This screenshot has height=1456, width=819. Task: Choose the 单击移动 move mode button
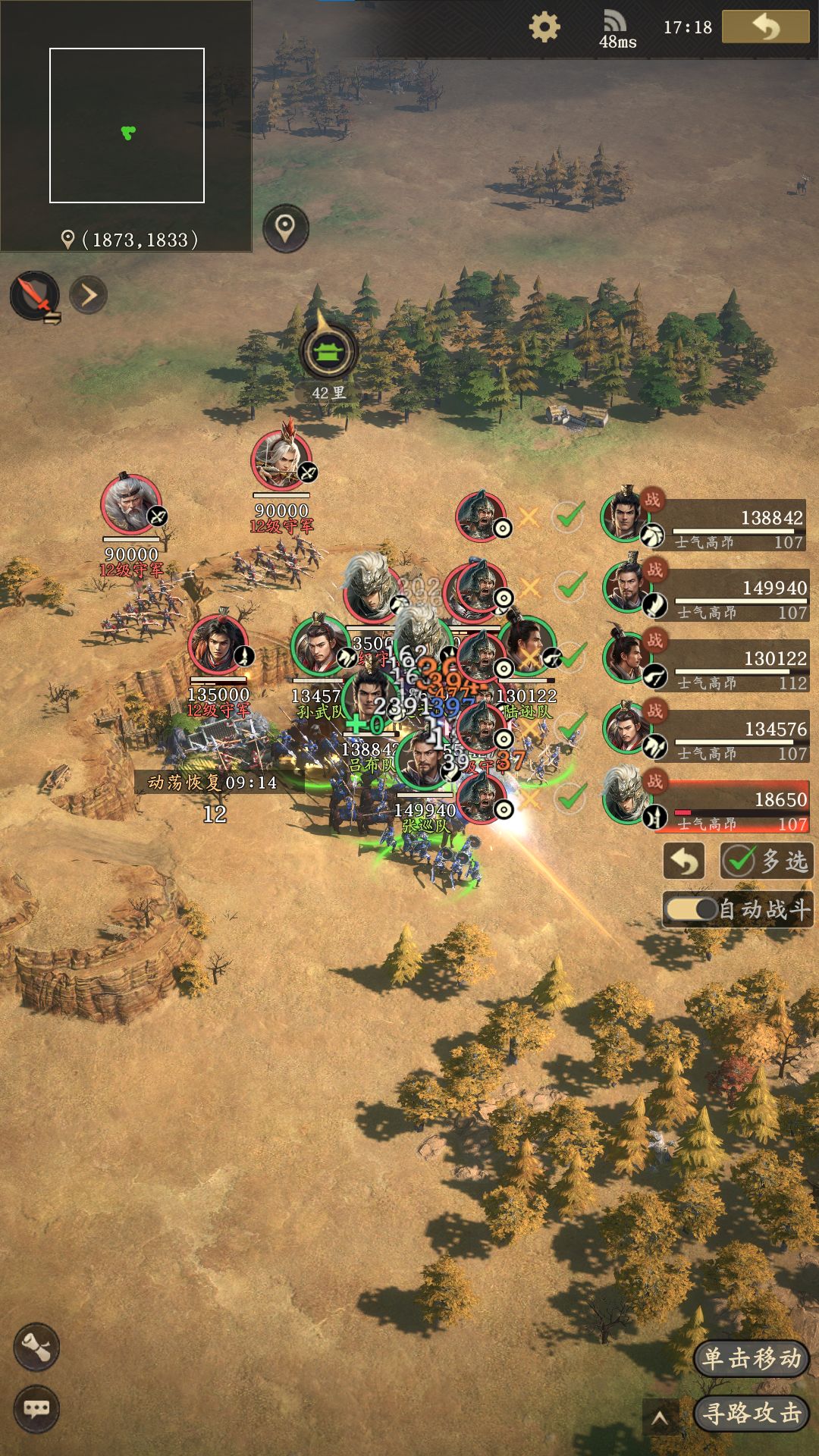point(752,1358)
